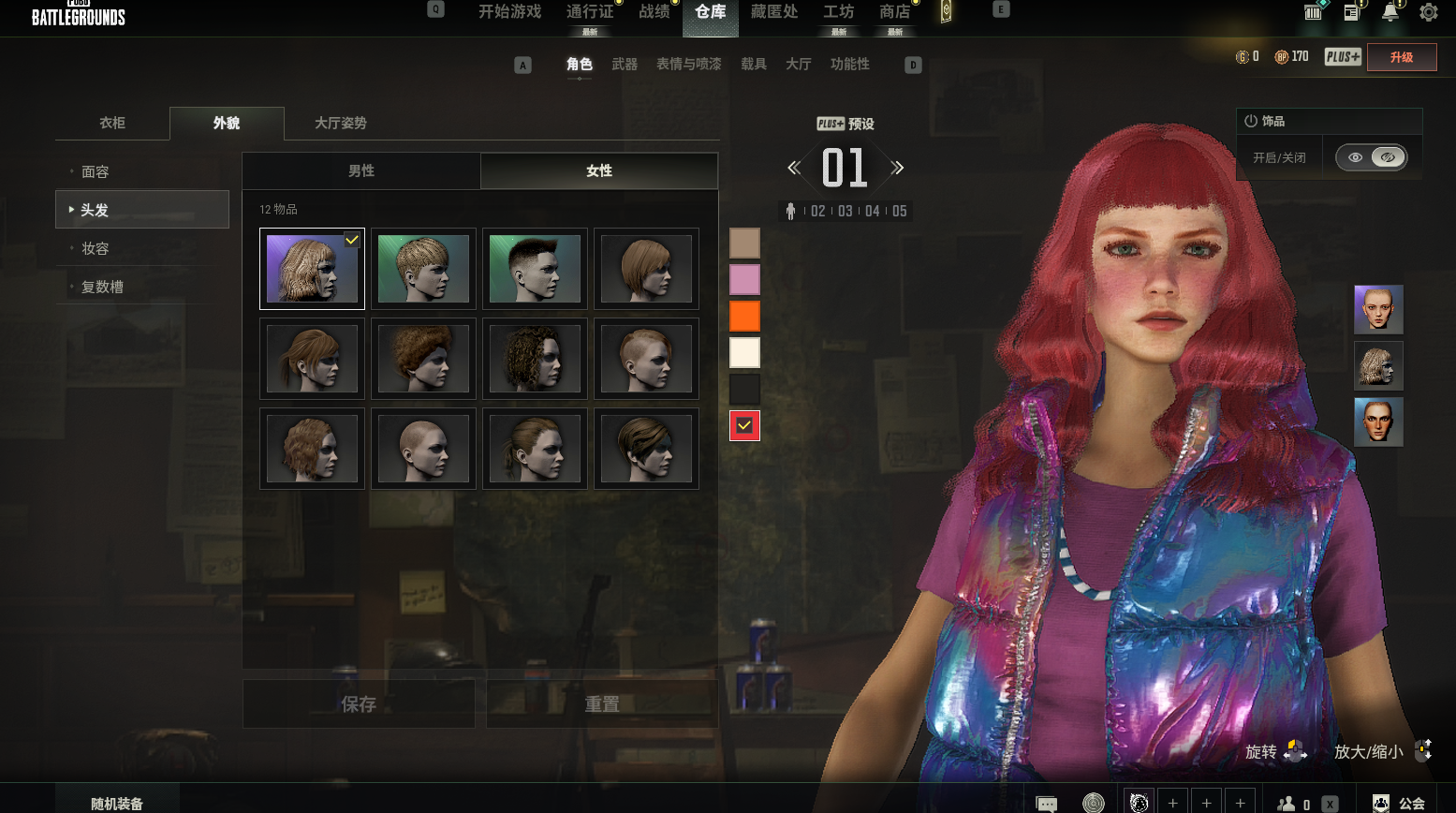Click the 保存 save button
Image resolution: width=1456 pixels, height=813 pixels.
(359, 703)
